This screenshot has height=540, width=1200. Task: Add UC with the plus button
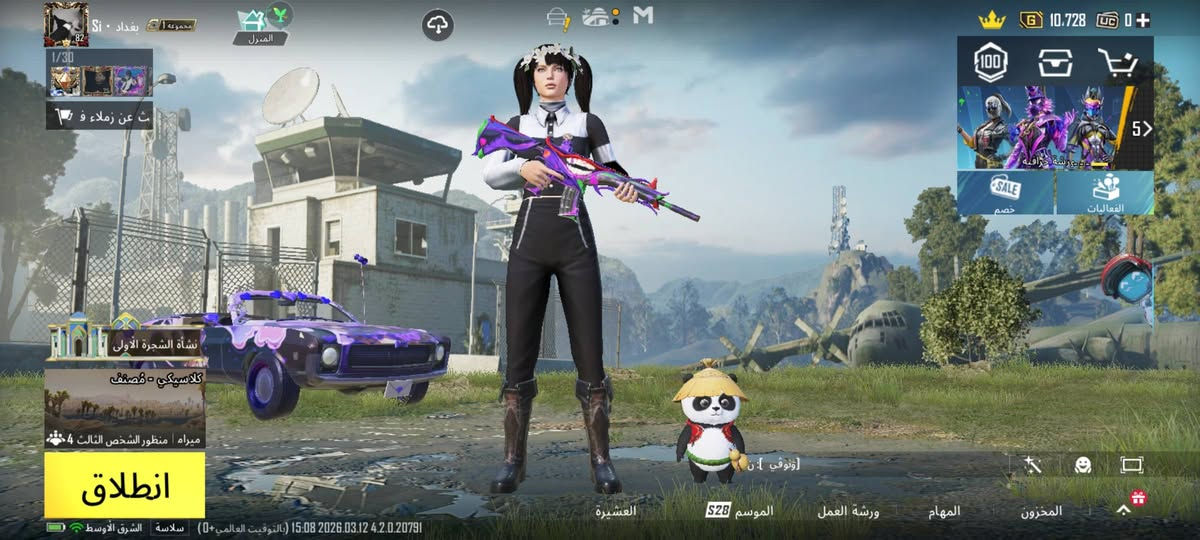point(1142,20)
